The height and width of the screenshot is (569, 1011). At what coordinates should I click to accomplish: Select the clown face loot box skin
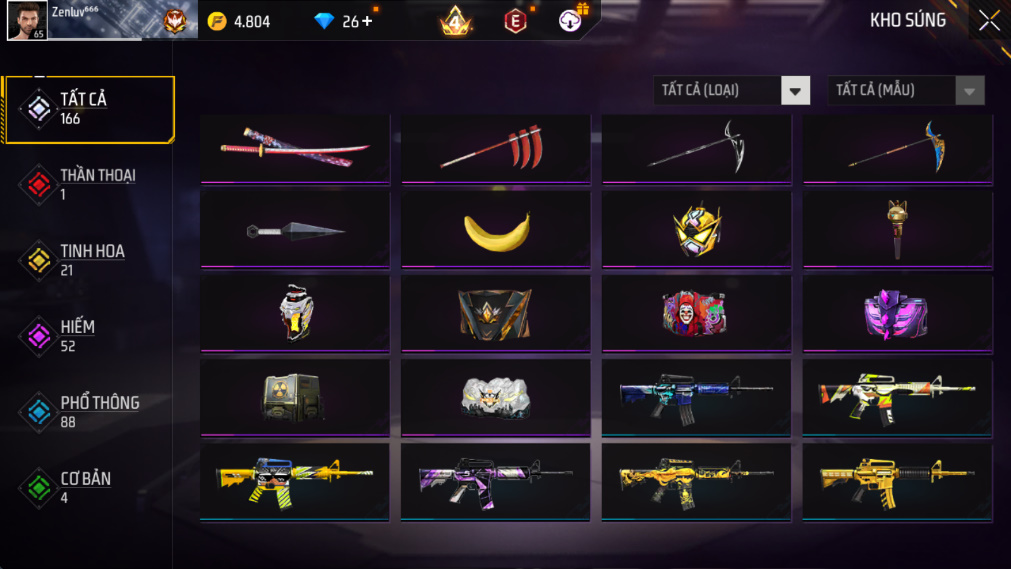point(696,314)
